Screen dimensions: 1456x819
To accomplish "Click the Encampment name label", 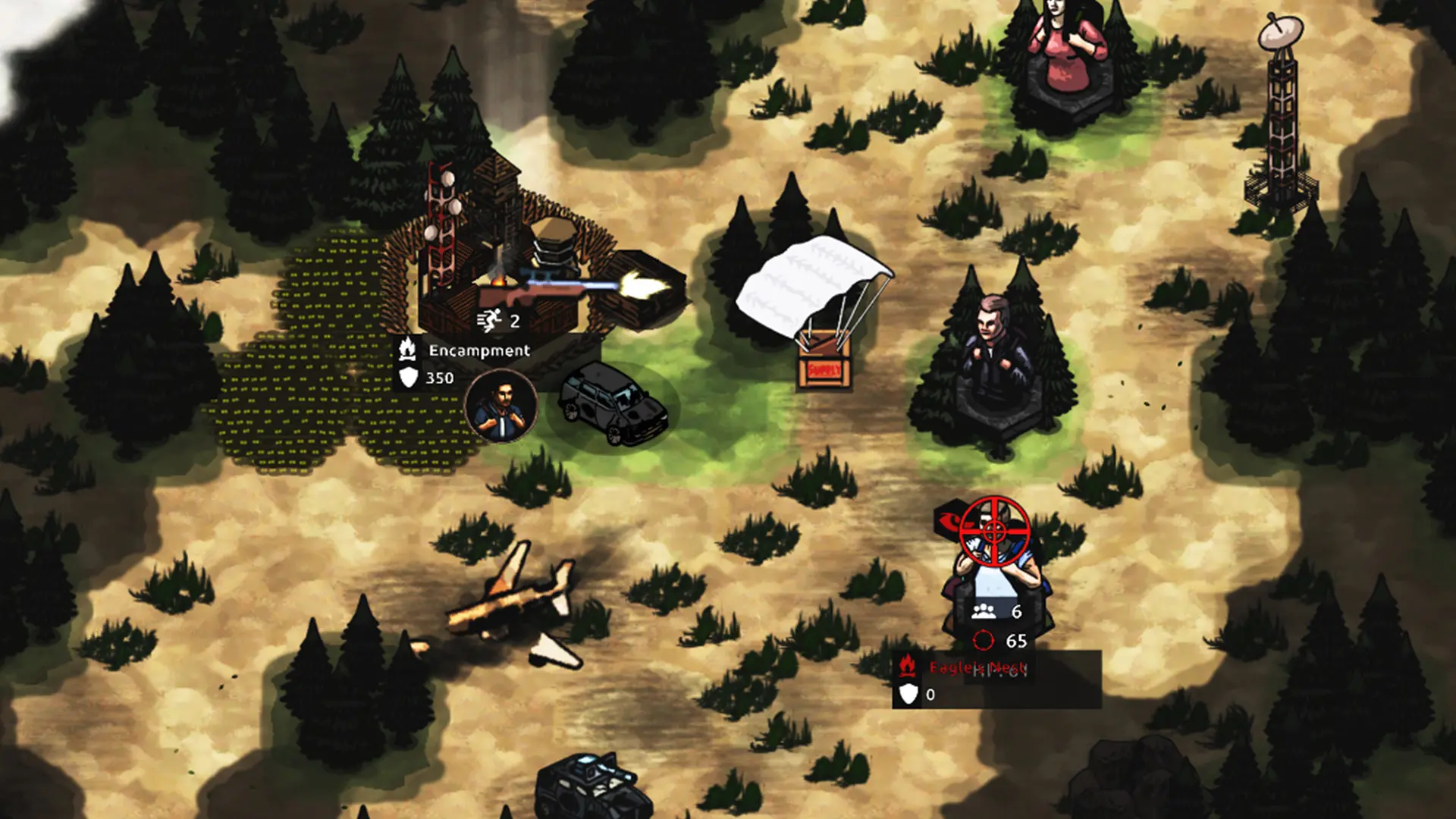I will pos(478,350).
